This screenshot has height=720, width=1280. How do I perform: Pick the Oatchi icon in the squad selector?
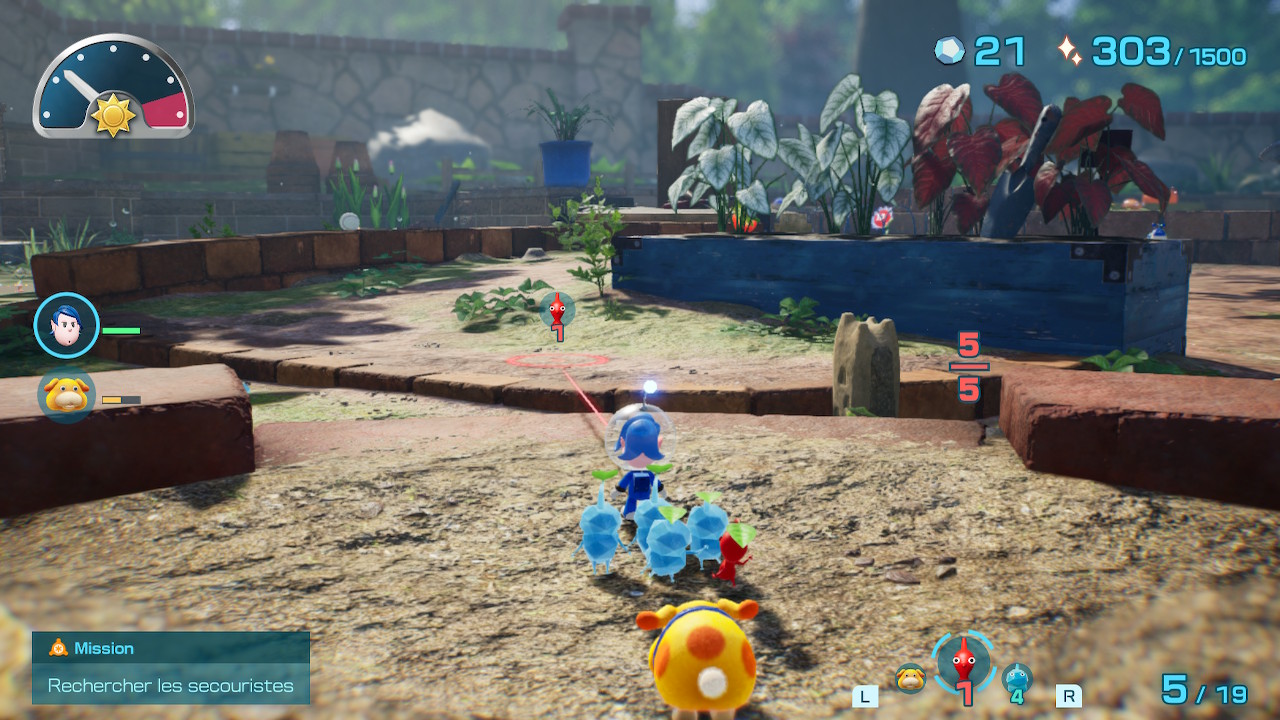[x=910, y=678]
